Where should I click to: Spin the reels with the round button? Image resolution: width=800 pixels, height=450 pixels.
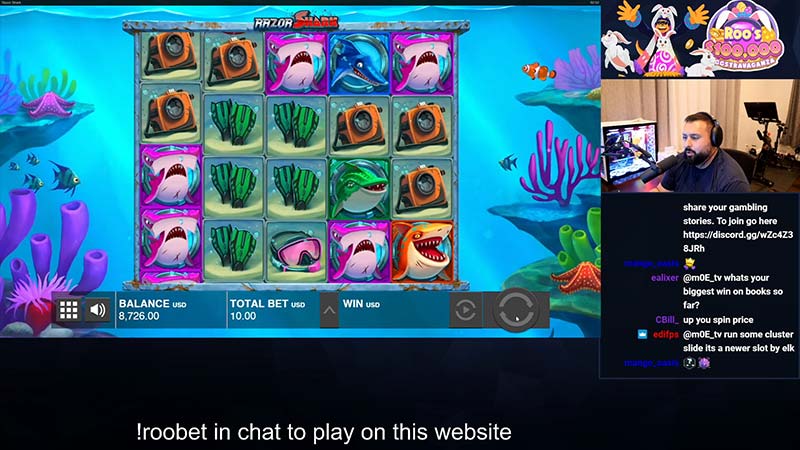point(516,309)
